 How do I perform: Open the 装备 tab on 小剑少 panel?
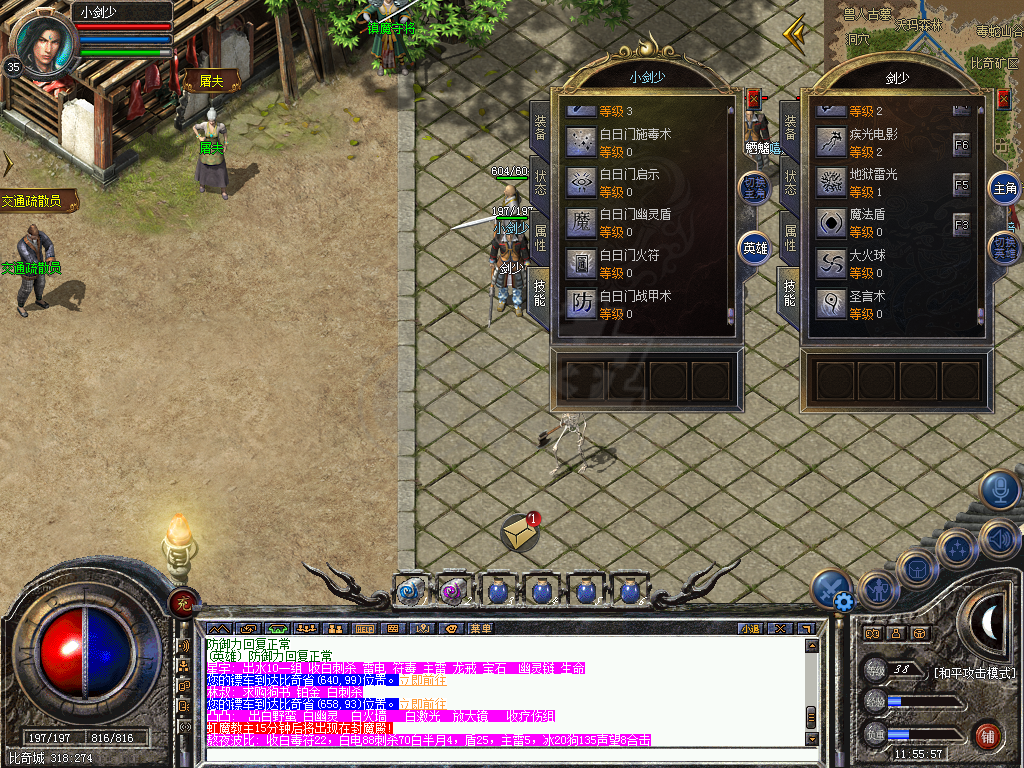(x=540, y=126)
